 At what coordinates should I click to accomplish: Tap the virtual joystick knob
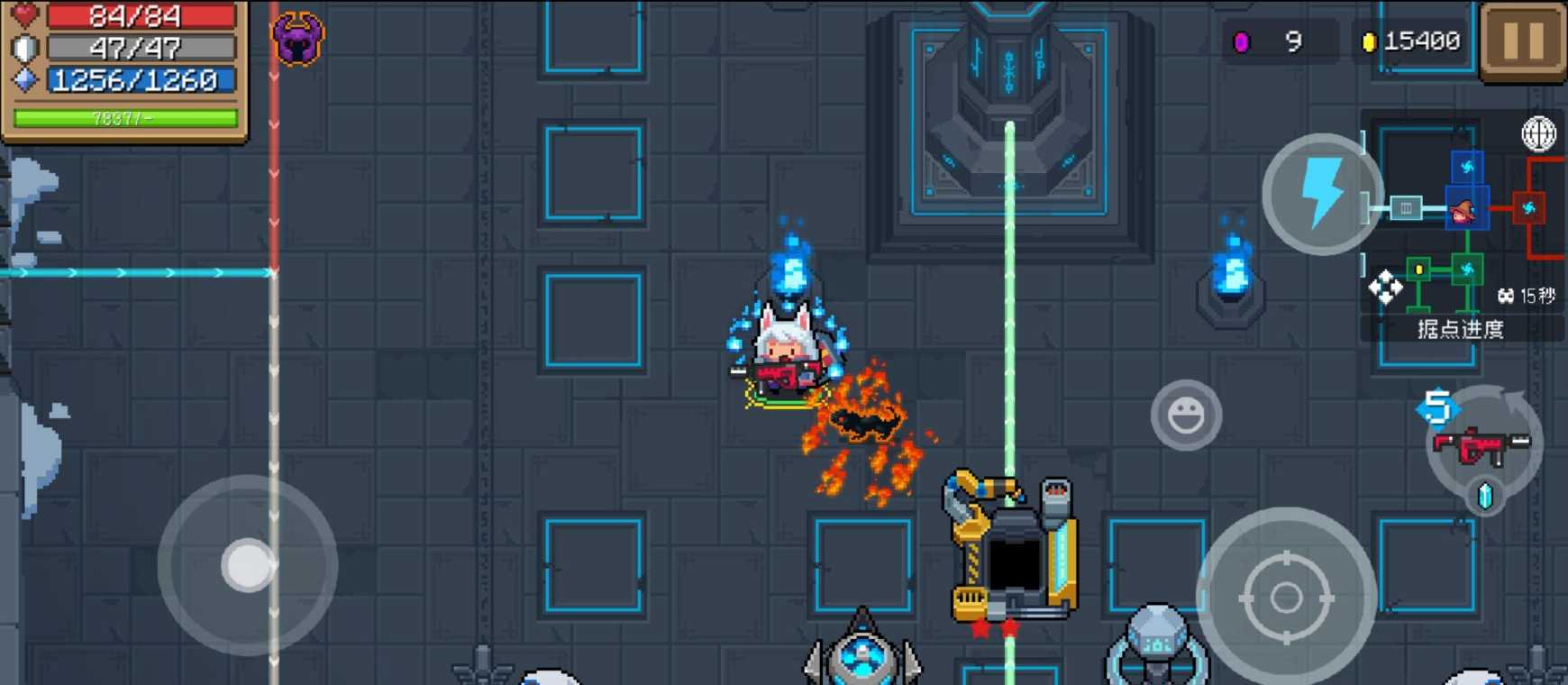pyautogui.click(x=248, y=565)
